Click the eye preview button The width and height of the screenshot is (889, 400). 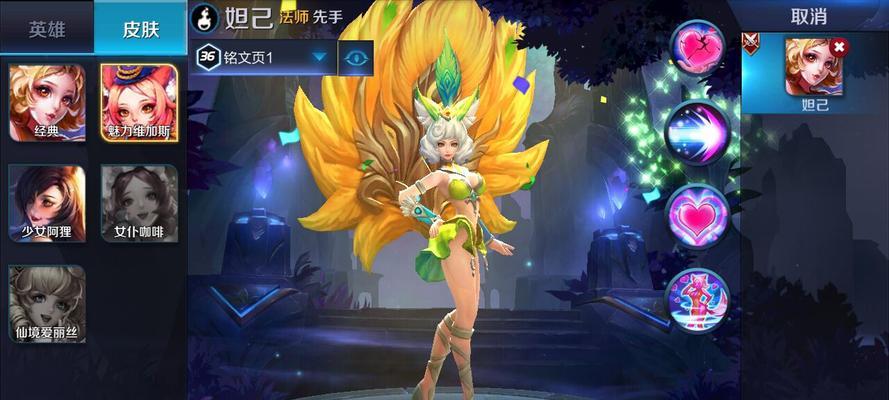356,58
